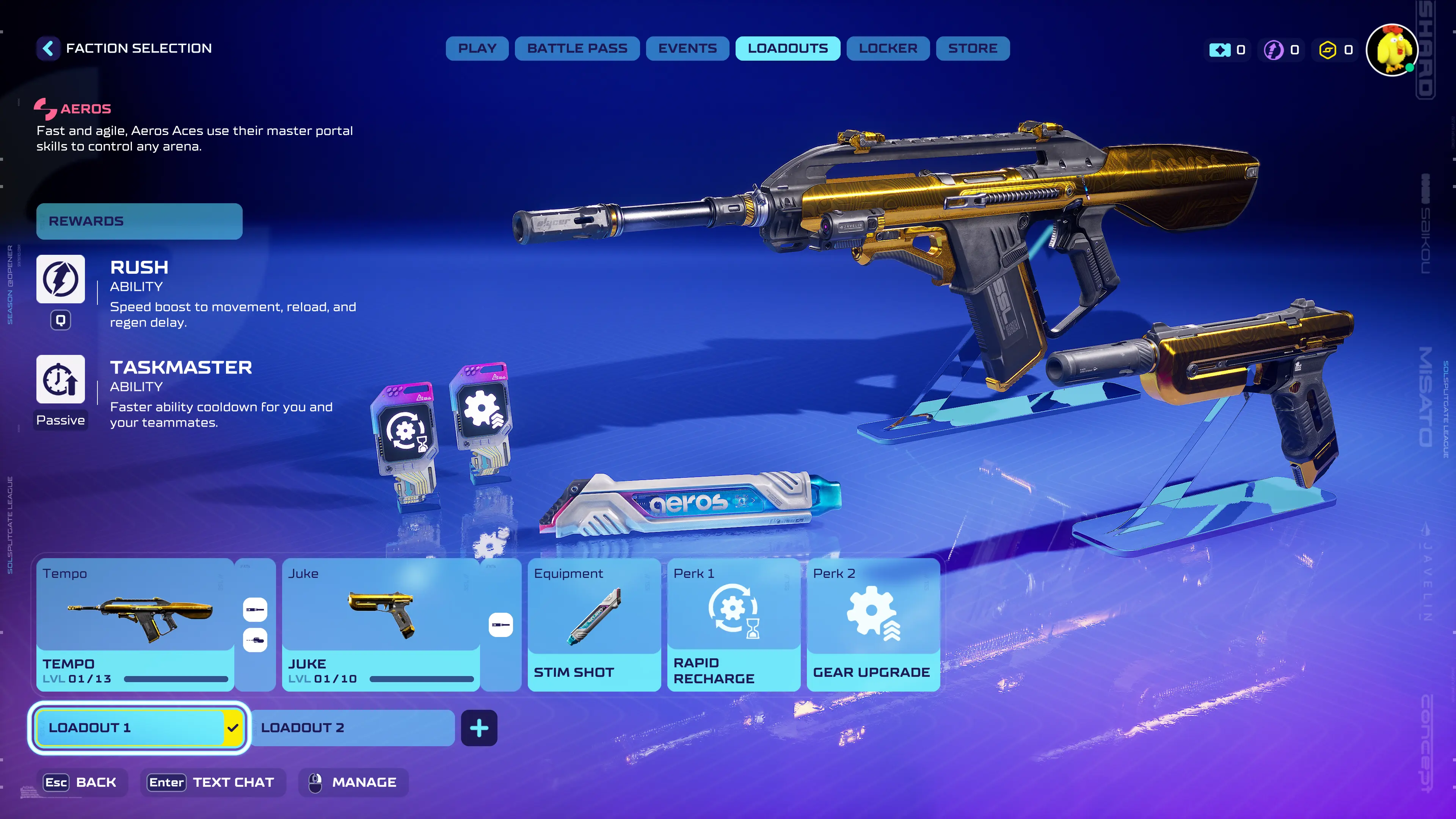Open the Locker tab

pos(887,49)
